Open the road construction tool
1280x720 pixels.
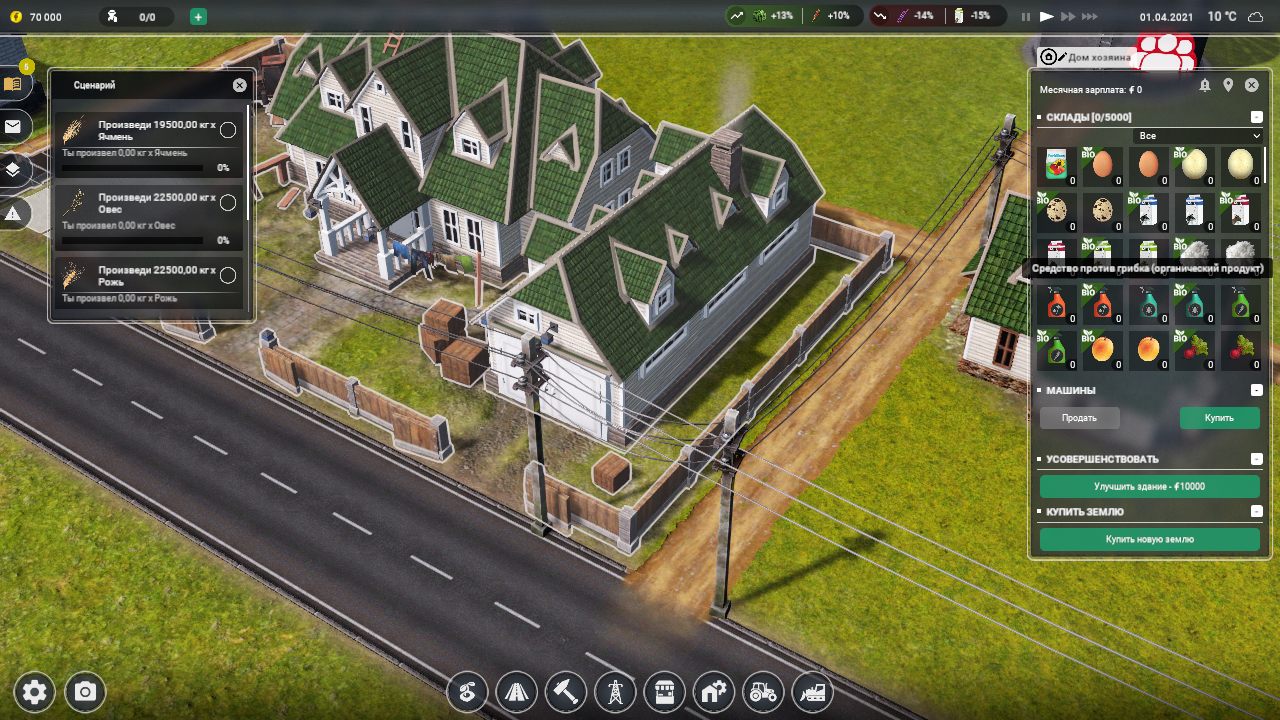[516, 692]
